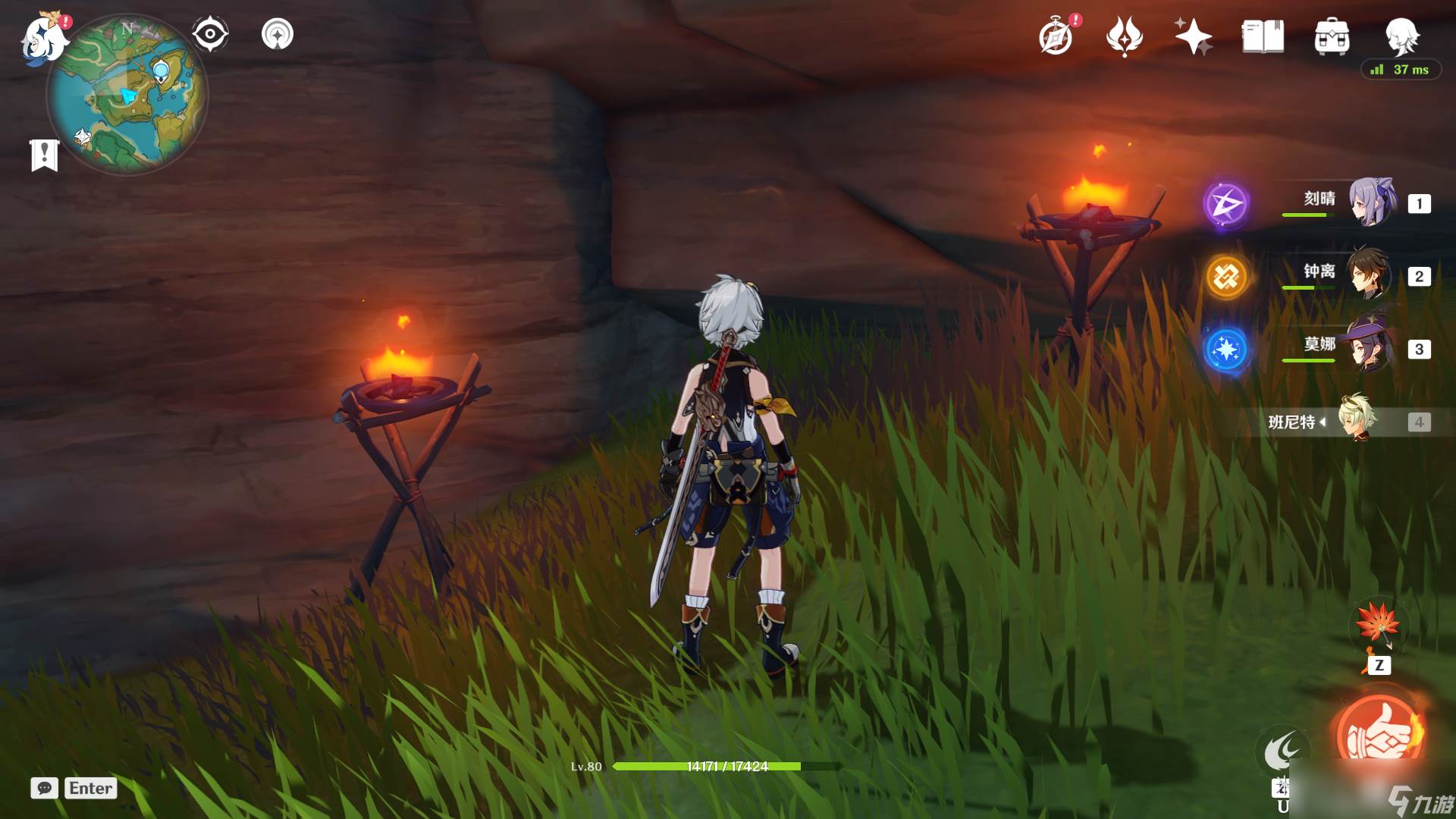
Task: Open the quest log exclamation banner
Action: pos(45,155)
